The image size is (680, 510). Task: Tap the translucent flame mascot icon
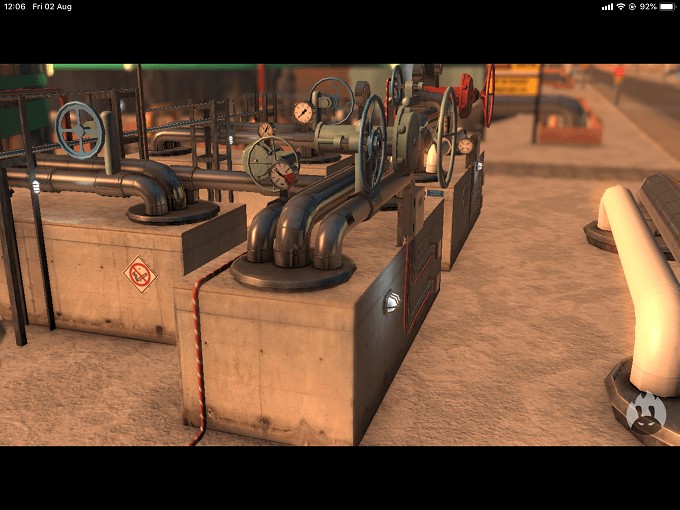646,413
